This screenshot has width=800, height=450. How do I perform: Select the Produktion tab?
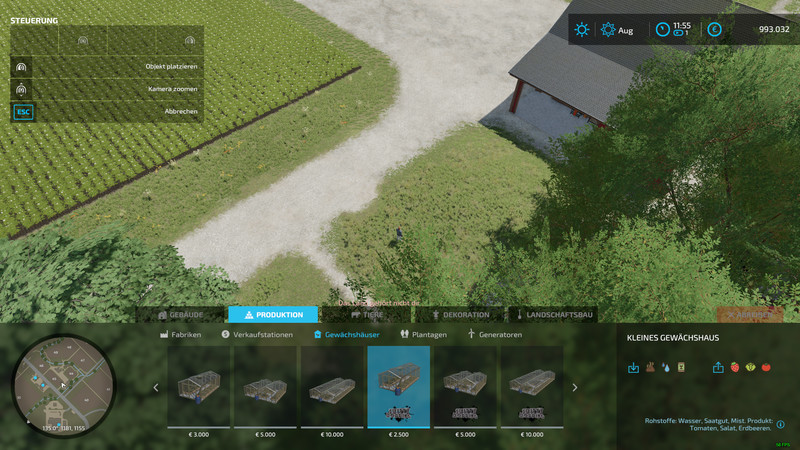coord(273,315)
